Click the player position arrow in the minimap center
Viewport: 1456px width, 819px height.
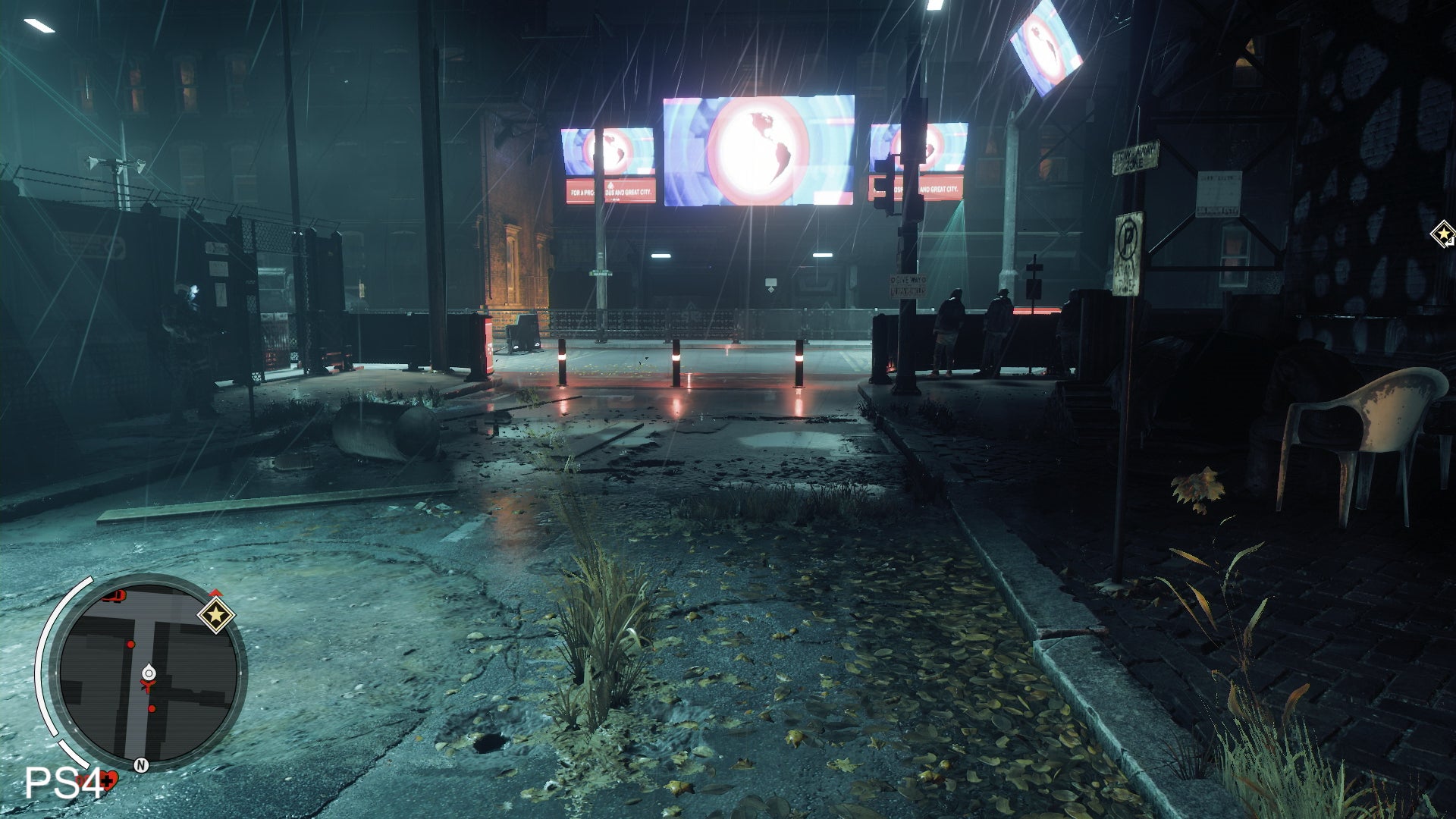click(149, 672)
